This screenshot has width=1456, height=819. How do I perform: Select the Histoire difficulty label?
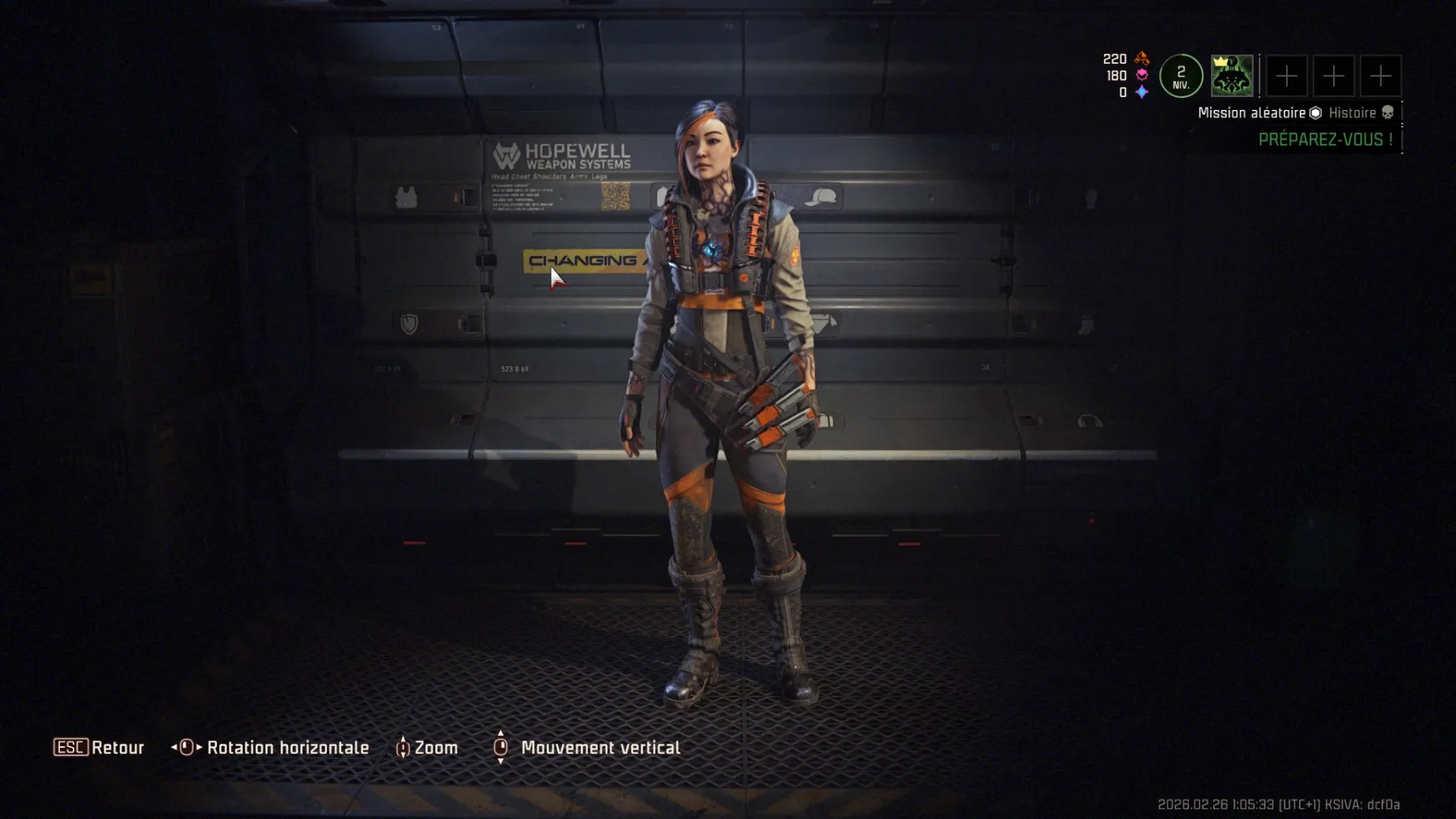pyautogui.click(x=1352, y=113)
